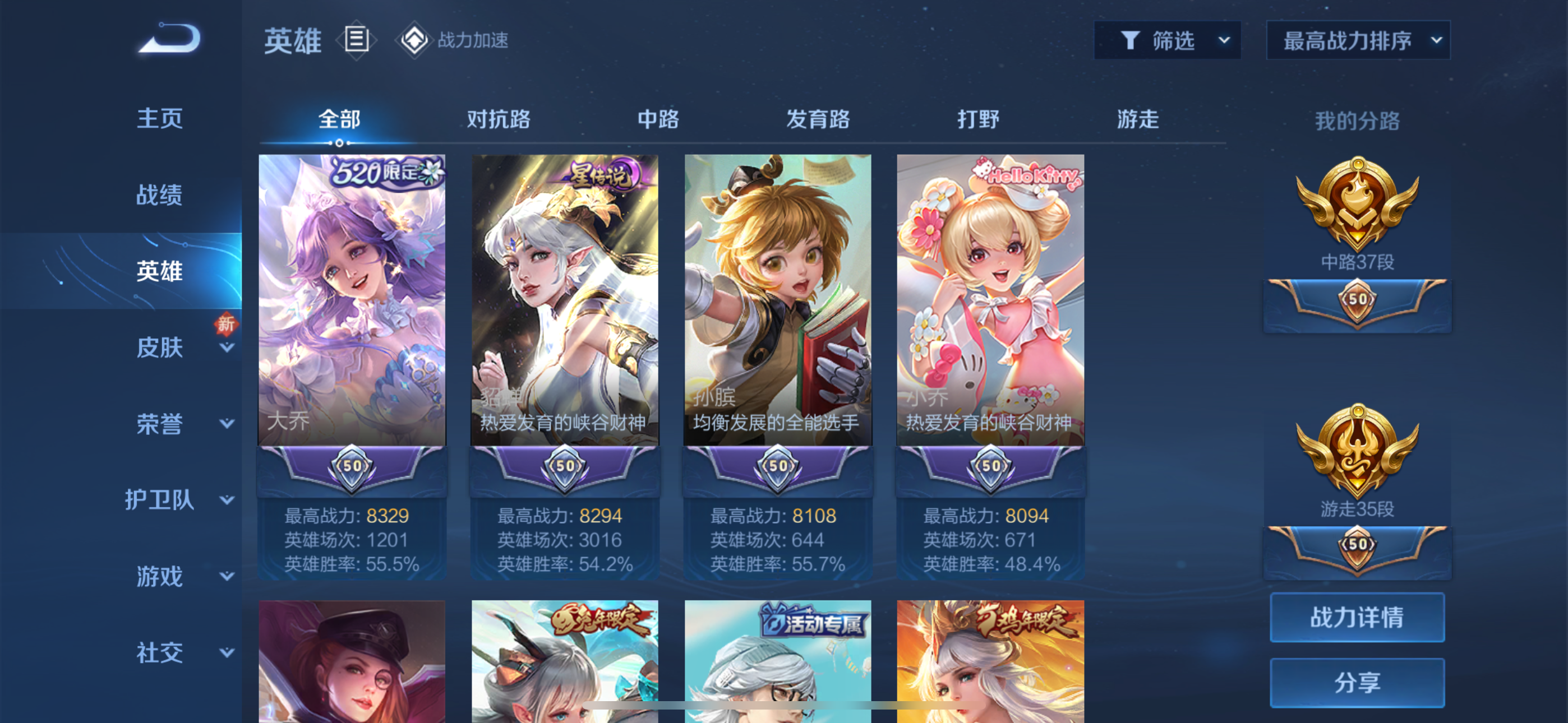Open the 筛选 filter dropdown
1568x723 pixels.
(x=1167, y=41)
